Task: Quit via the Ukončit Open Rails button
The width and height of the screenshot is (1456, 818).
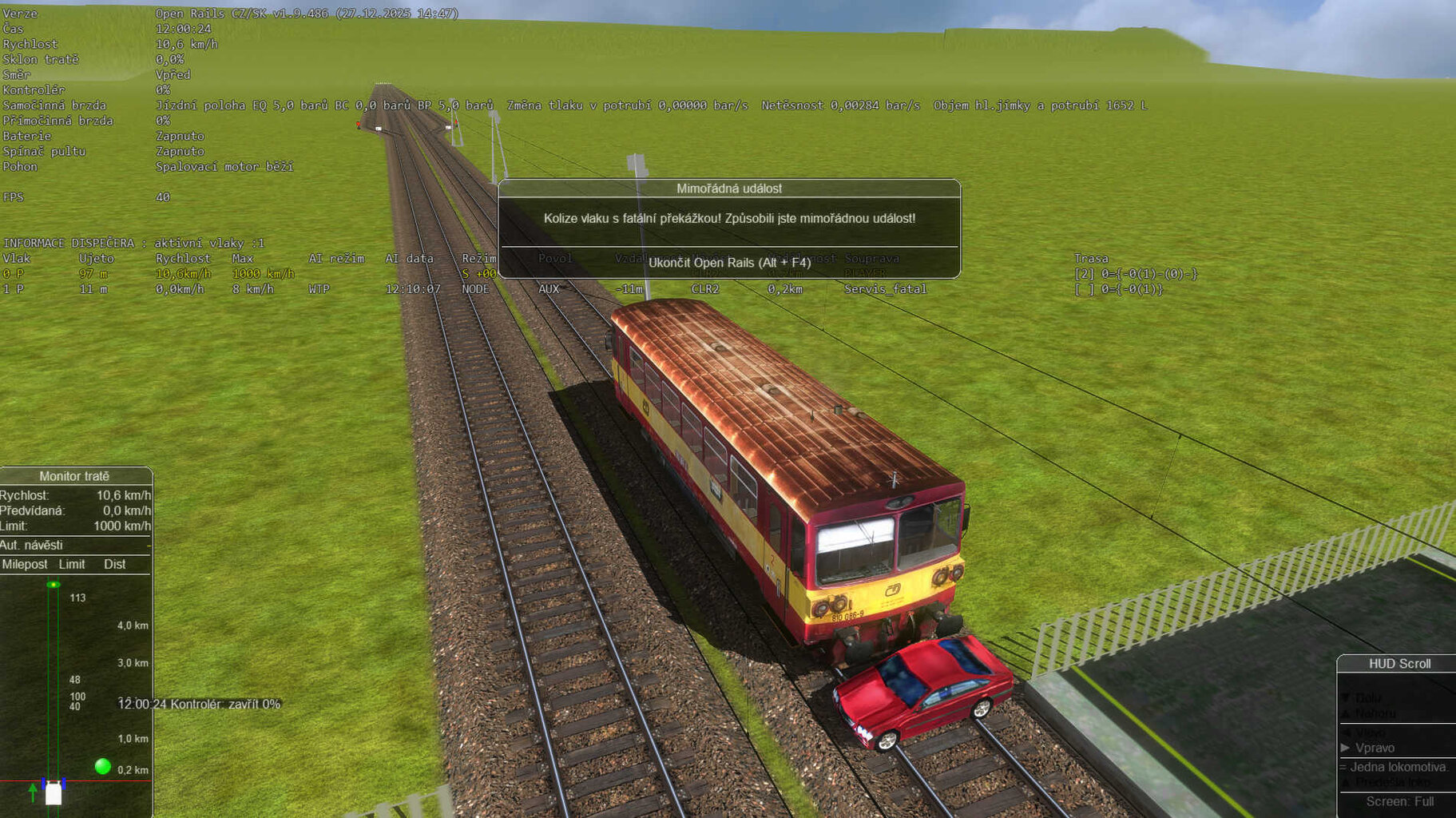Action: (729, 263)
